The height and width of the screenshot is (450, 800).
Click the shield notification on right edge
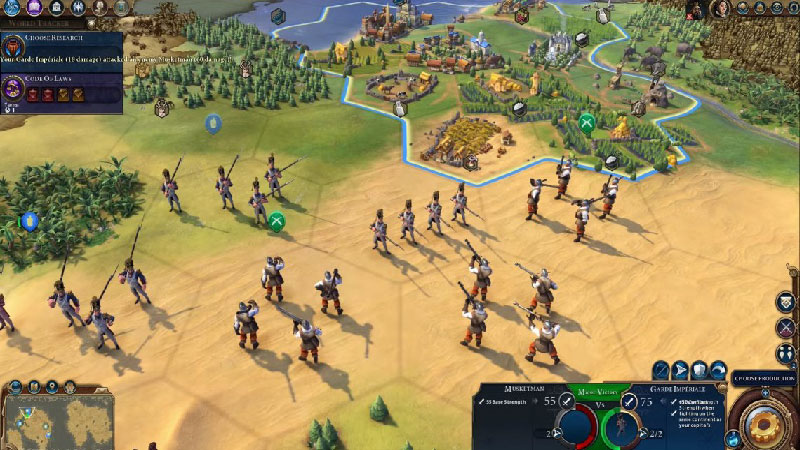point(786,301)
